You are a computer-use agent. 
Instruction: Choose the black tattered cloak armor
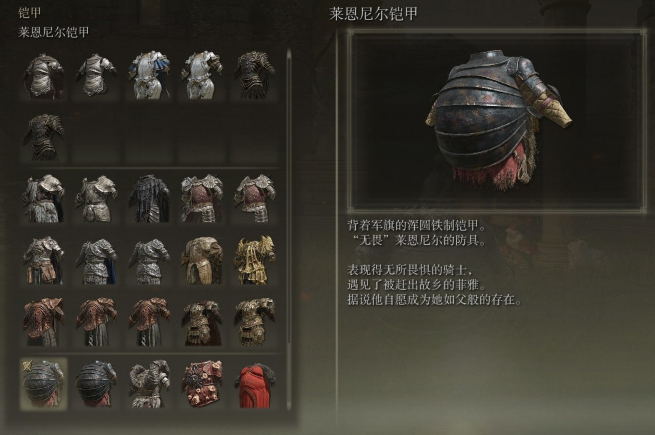pos(149,196)
